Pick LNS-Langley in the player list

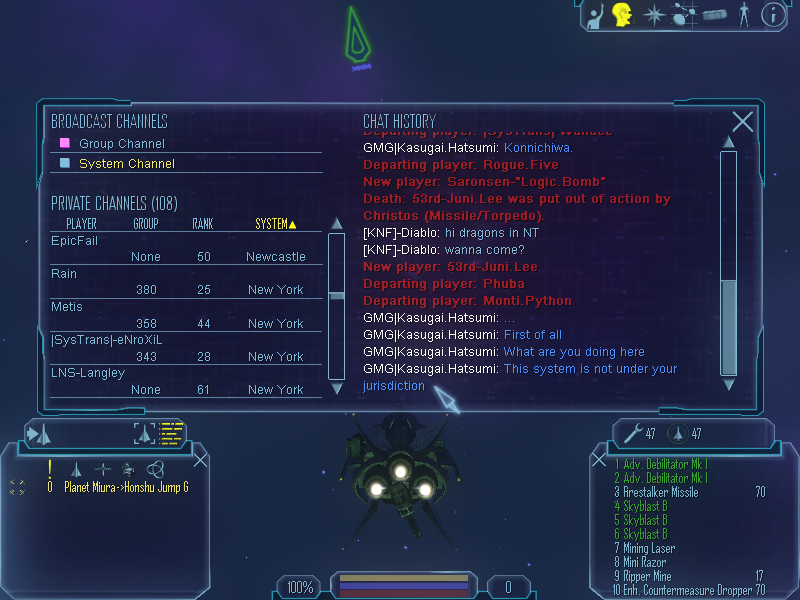pyautogui.click(x=88, y=373)
